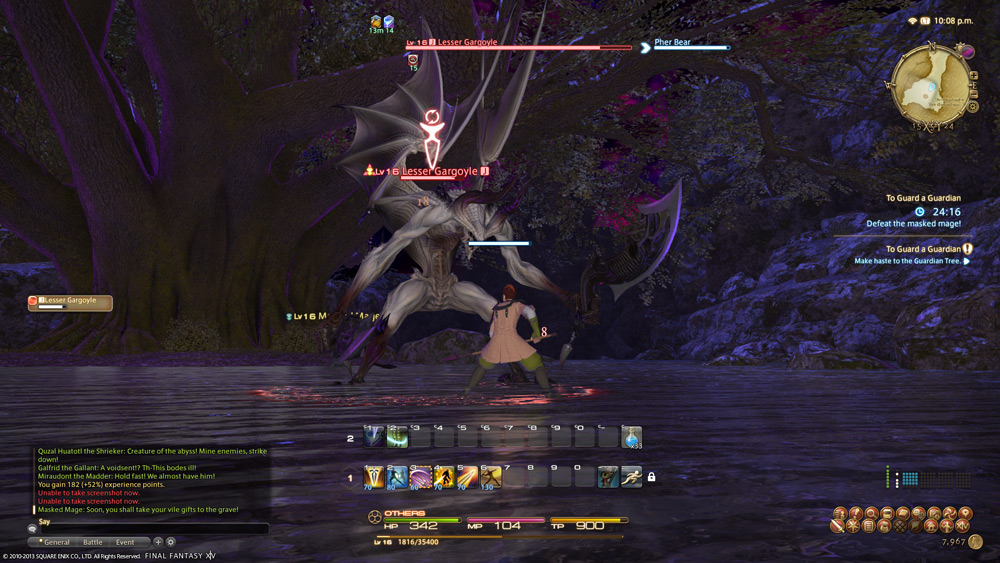Select the General chat tab
This screenshot has width=1000, height=563.
pyautogui.click(x=56, y=542)
